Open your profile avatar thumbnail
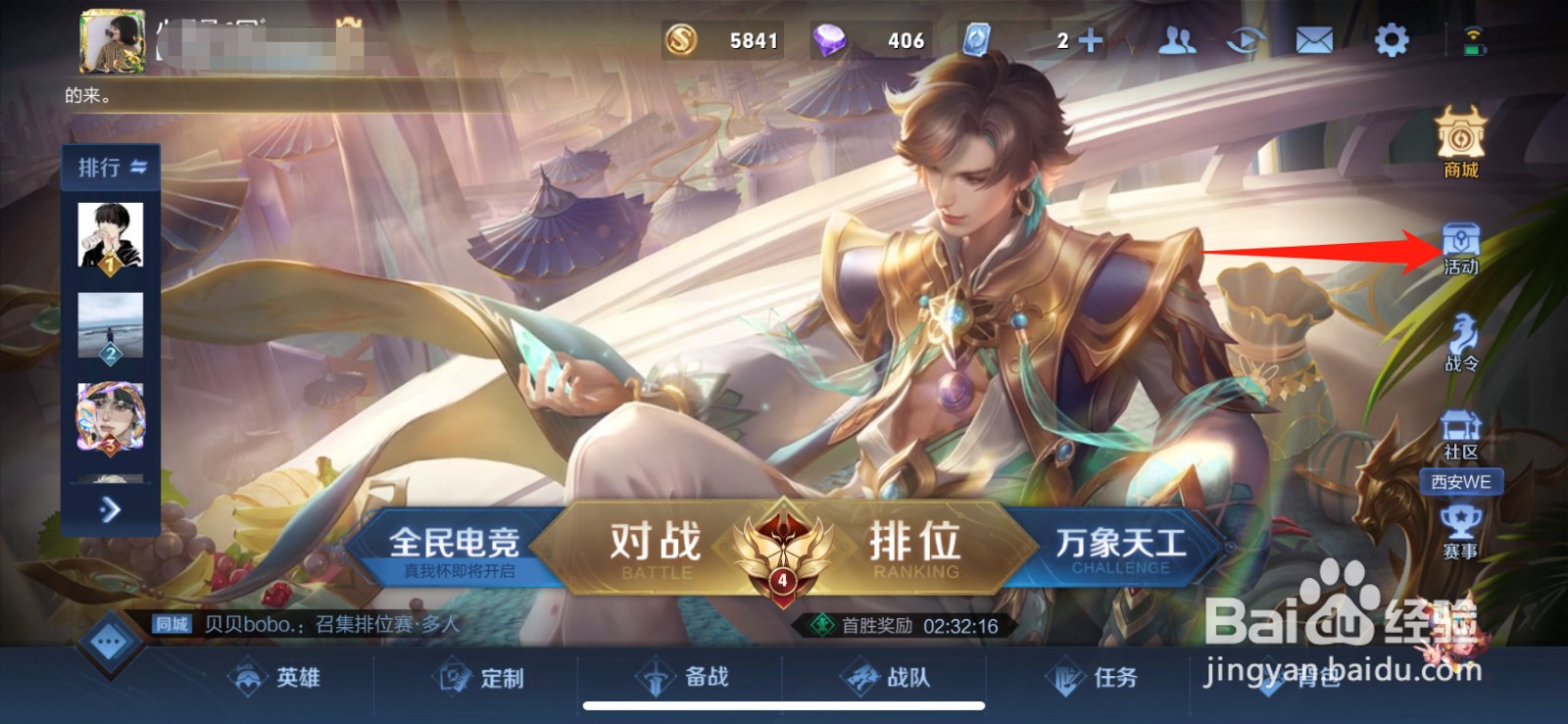1568x724 pixels. [111, 39]
